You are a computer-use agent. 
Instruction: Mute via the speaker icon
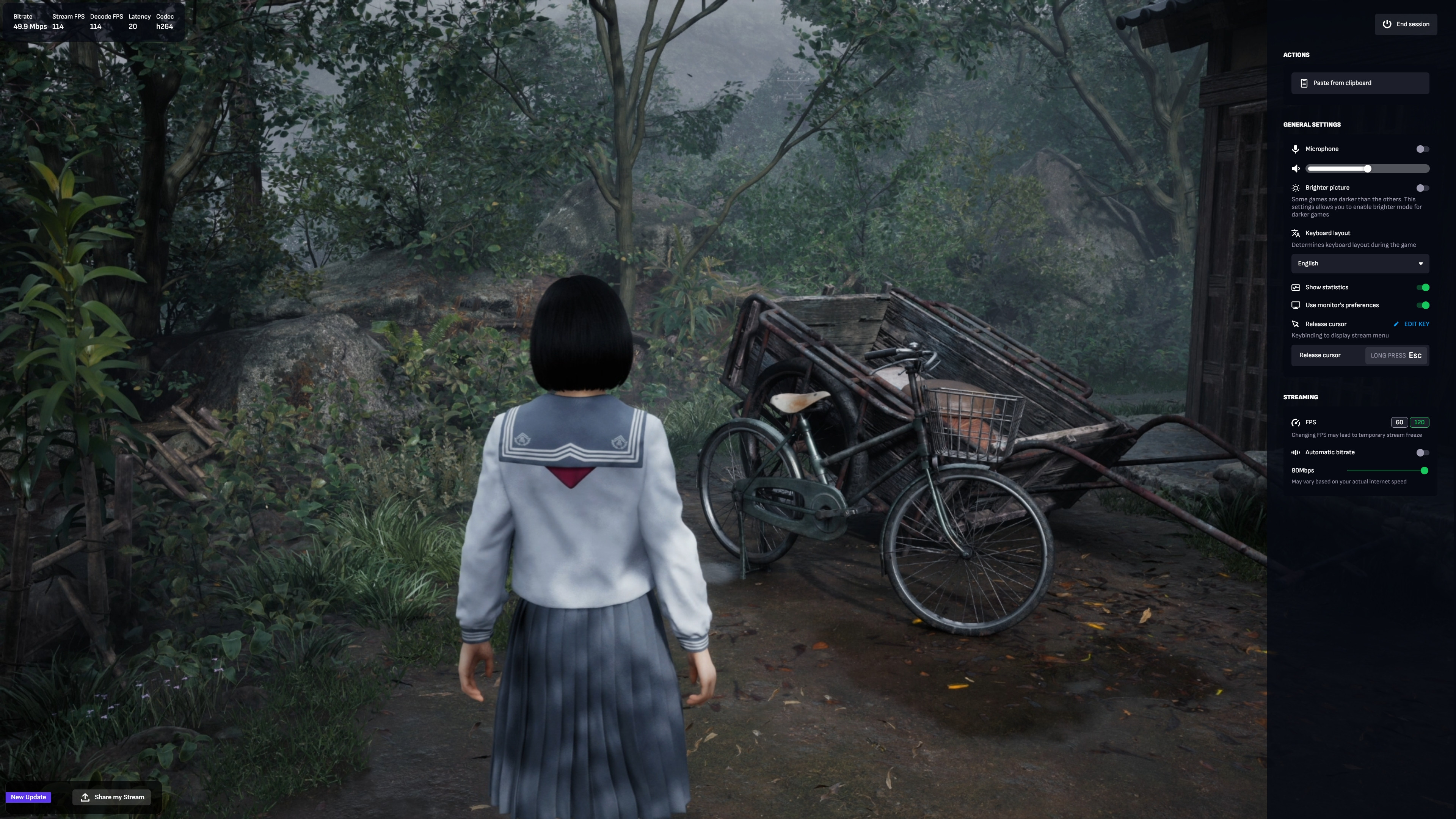(x=1296, y=169)
